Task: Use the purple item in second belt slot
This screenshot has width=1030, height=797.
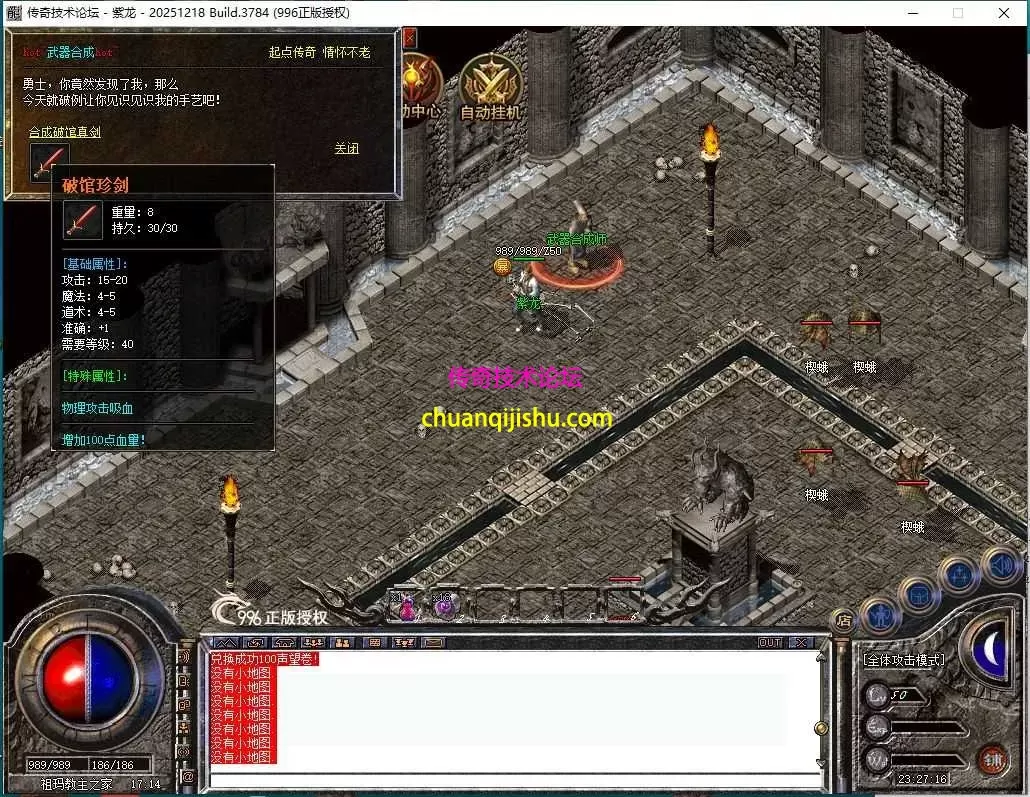Action: point(443,606)
